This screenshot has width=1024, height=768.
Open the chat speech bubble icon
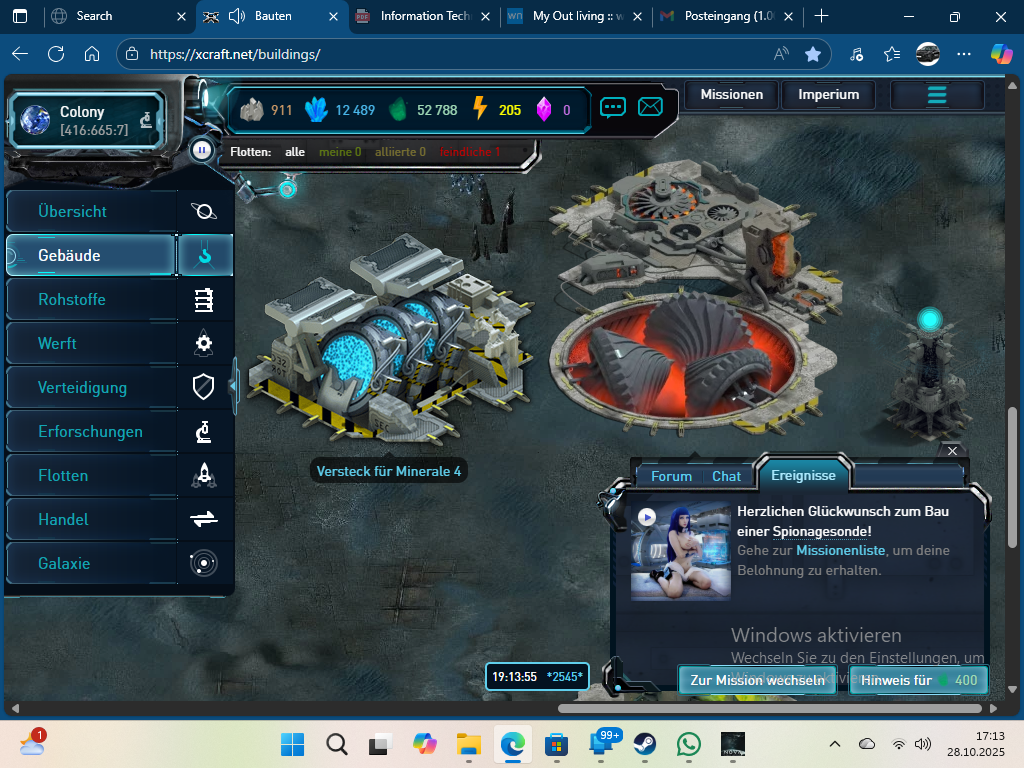pyautogui.click(x=613, y=107)
